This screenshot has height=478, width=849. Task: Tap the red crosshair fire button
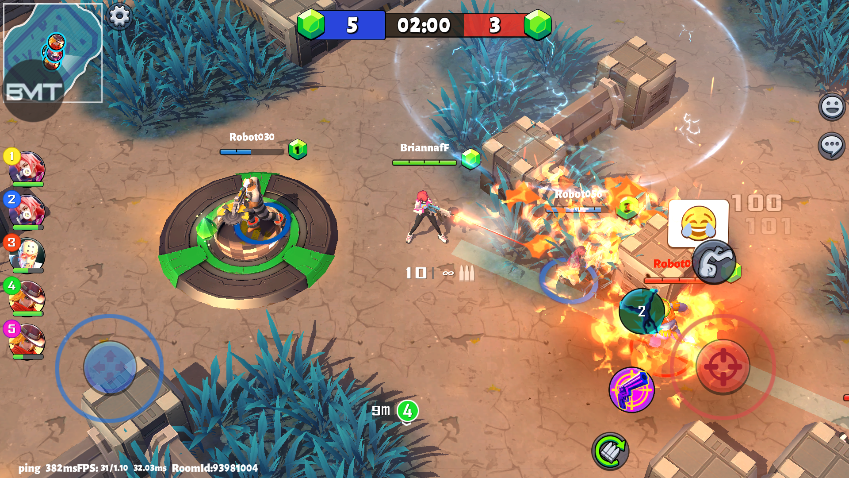pyautogui.click(x=722, y=366)
